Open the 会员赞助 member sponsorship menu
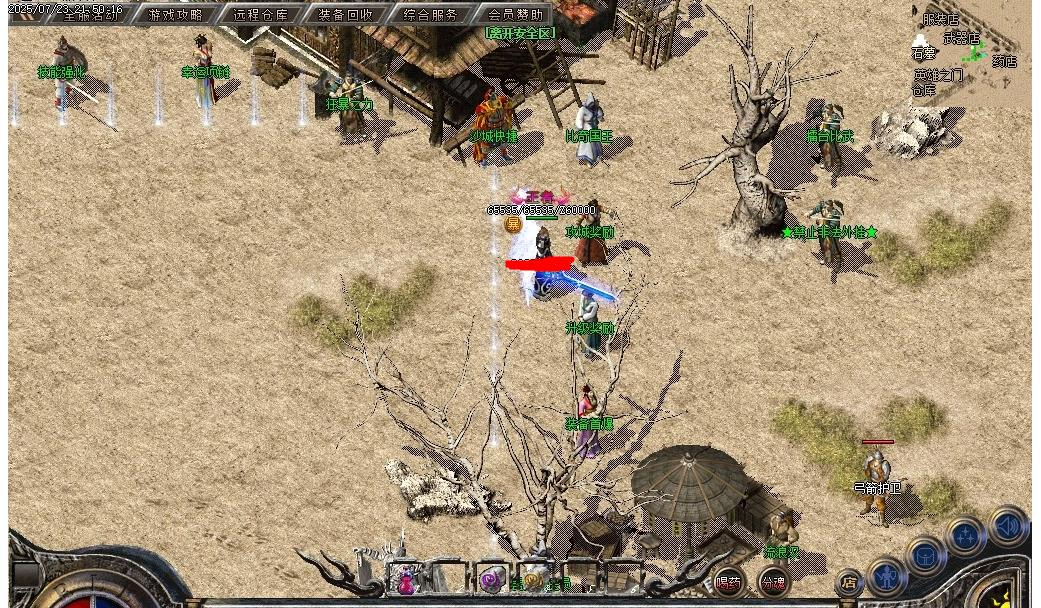The image size is (1041, 608). 516,15
